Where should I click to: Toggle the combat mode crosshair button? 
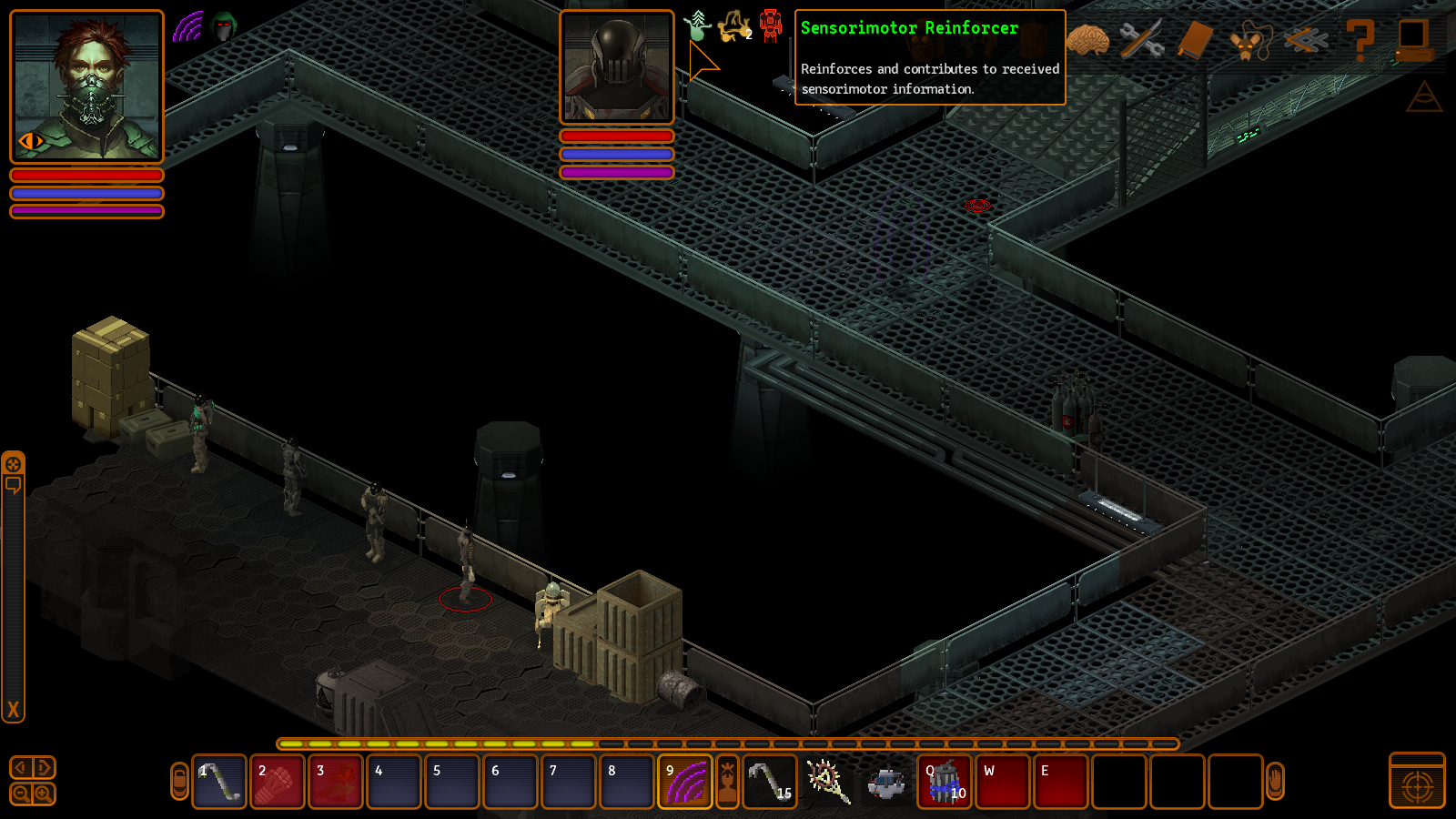1417,782
